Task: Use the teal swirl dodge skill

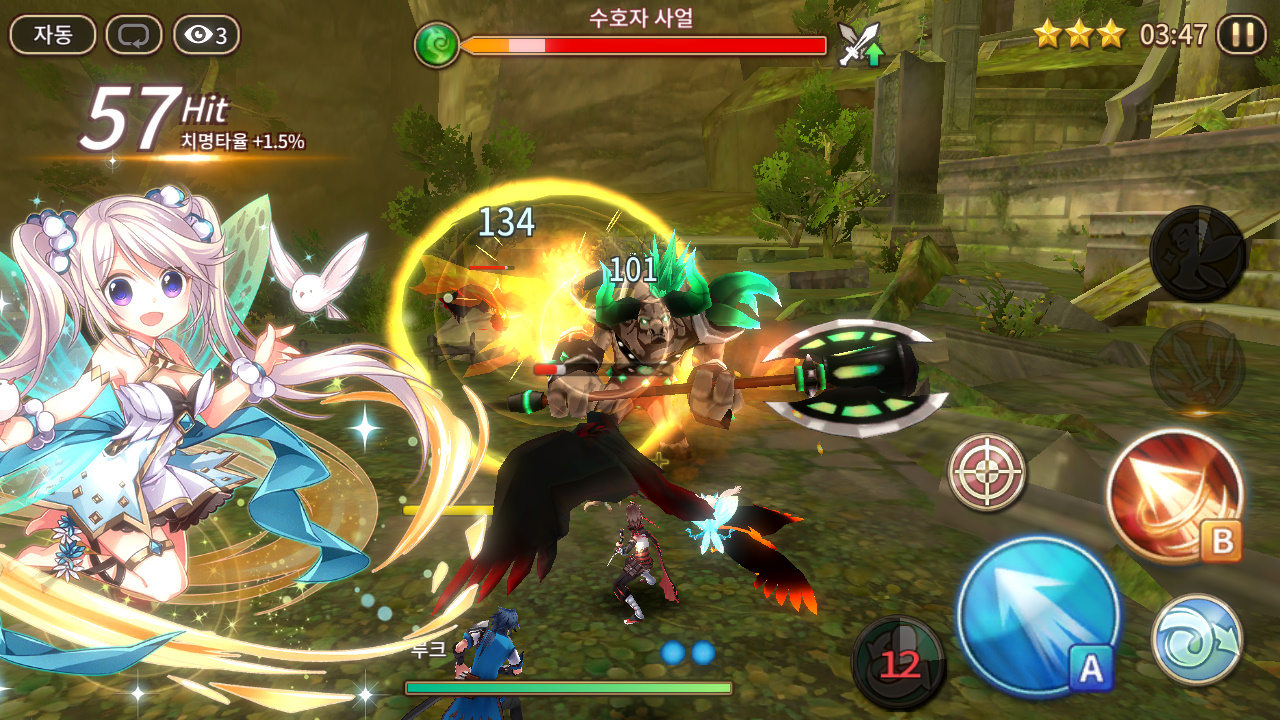Action: pyautogui.click(x=1196, y=640)
